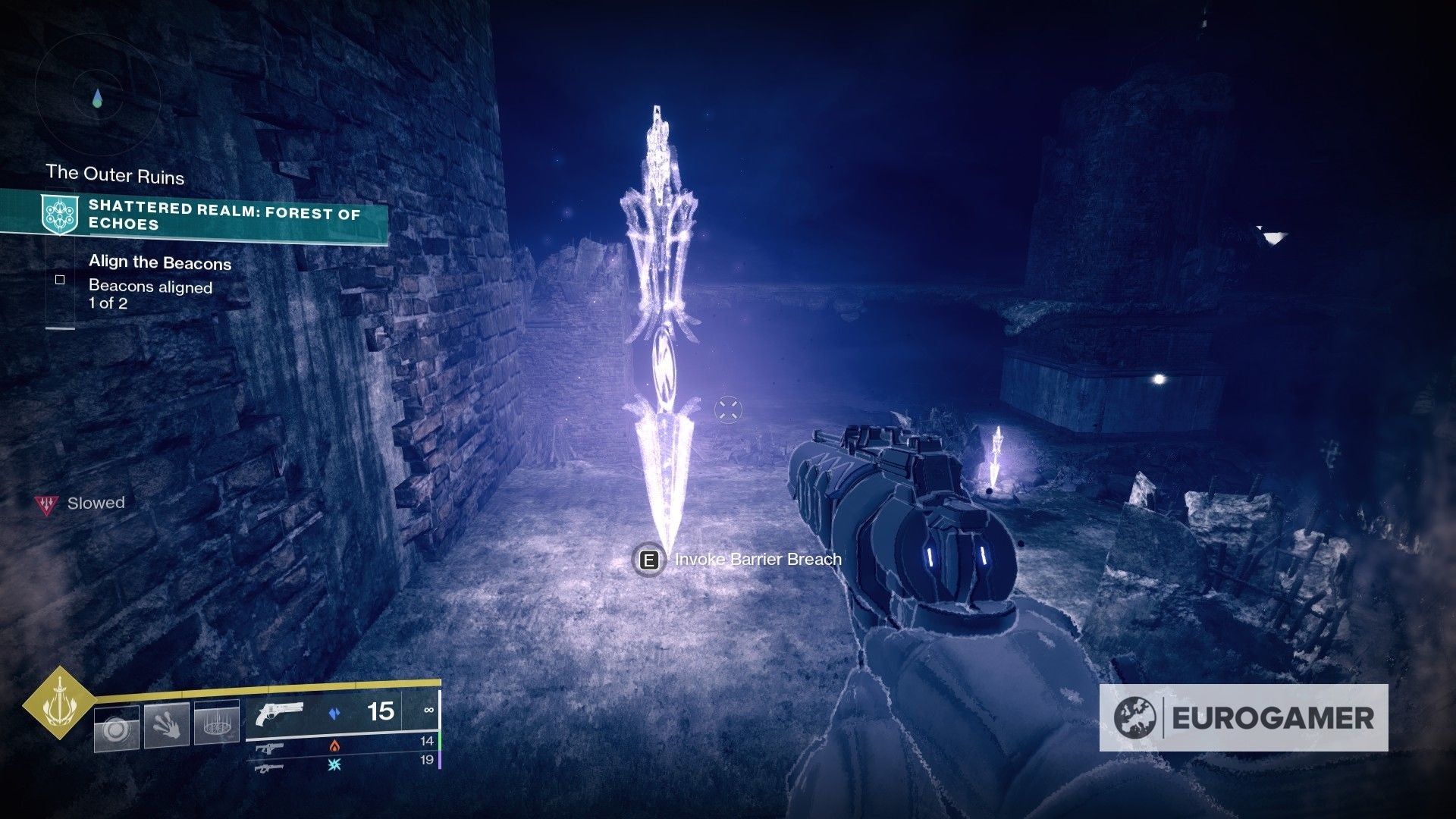Select the equipped hand cannon weapon
Viewport: 1456px width, 819px height.
[279, 714]
